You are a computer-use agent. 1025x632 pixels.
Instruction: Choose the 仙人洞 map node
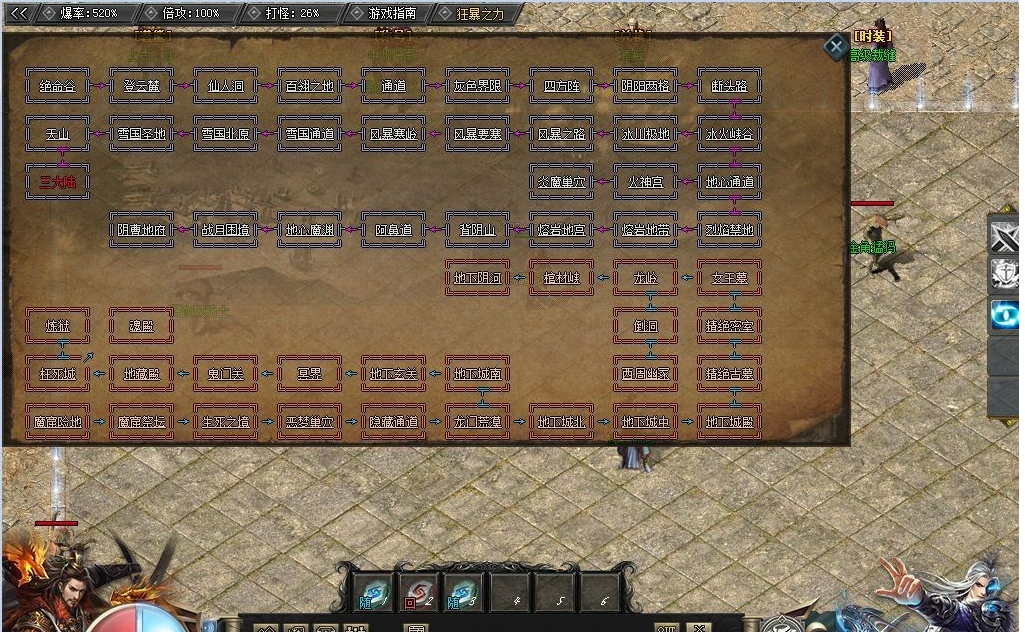225,86
